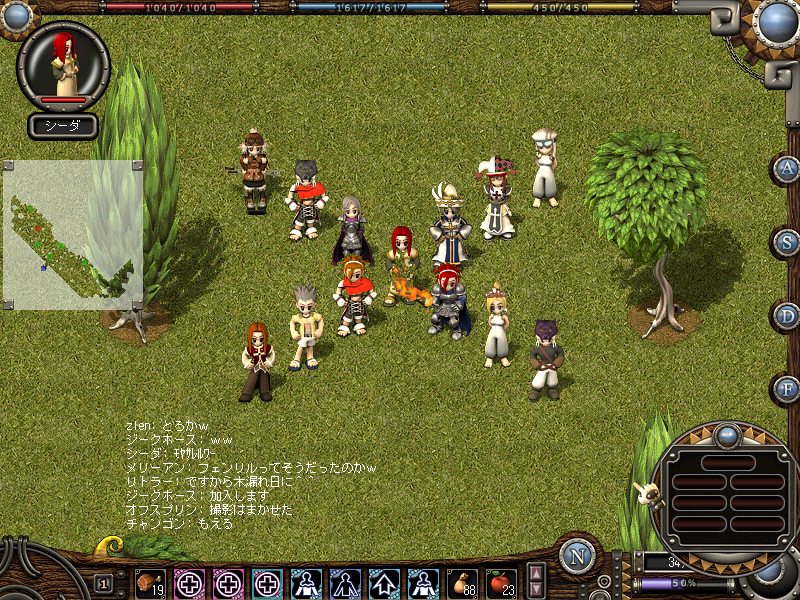
Task: Click the round N button
Action: click(577, 557)
